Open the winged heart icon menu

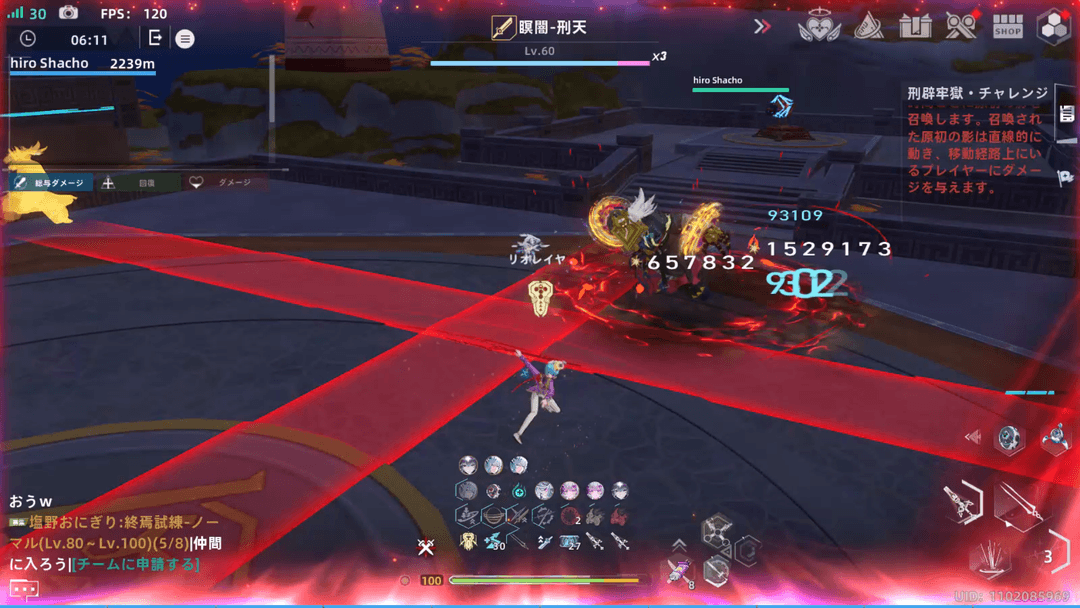coord(819,27)
